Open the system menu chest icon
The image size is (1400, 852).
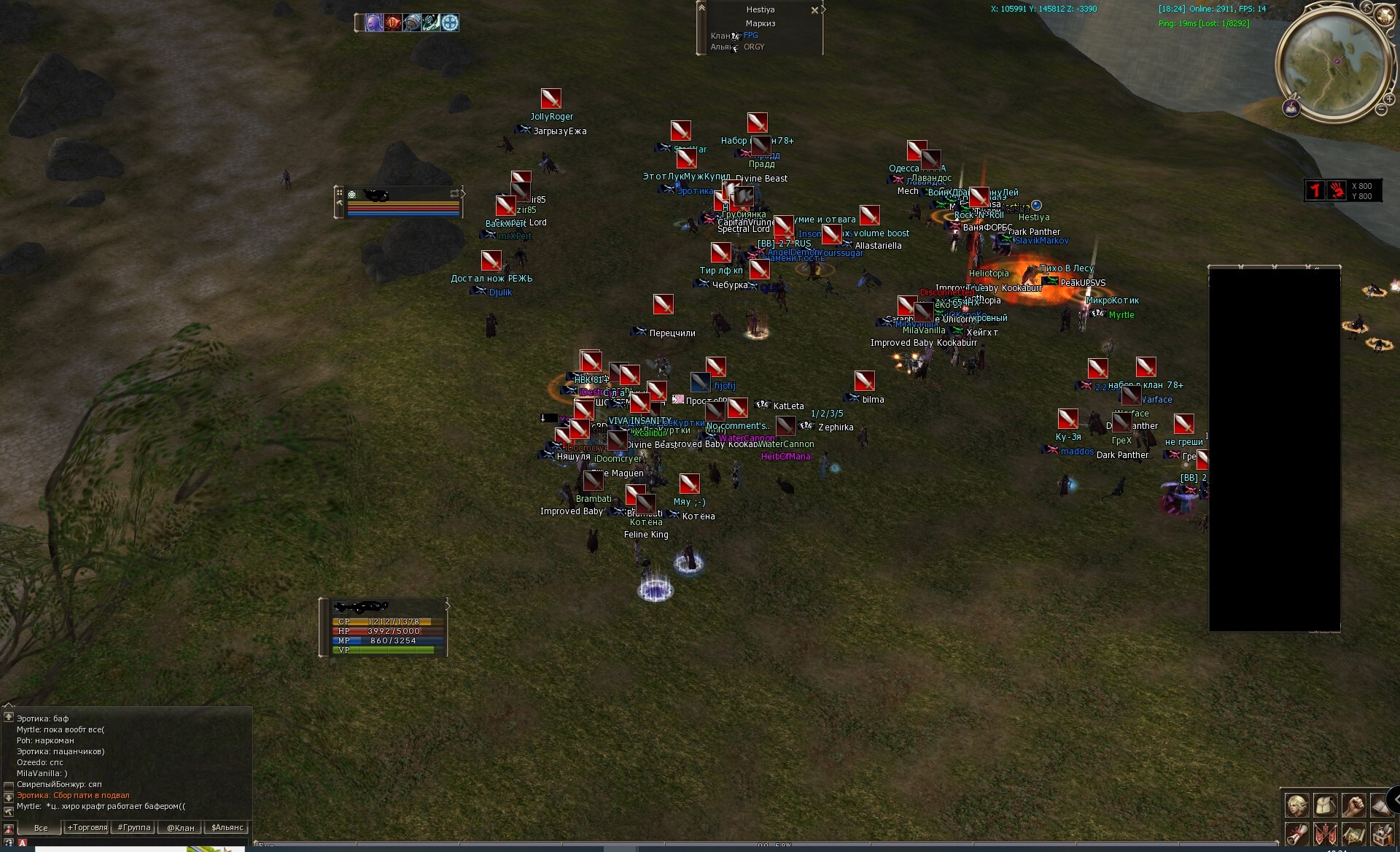click(x=1382, y=834)
